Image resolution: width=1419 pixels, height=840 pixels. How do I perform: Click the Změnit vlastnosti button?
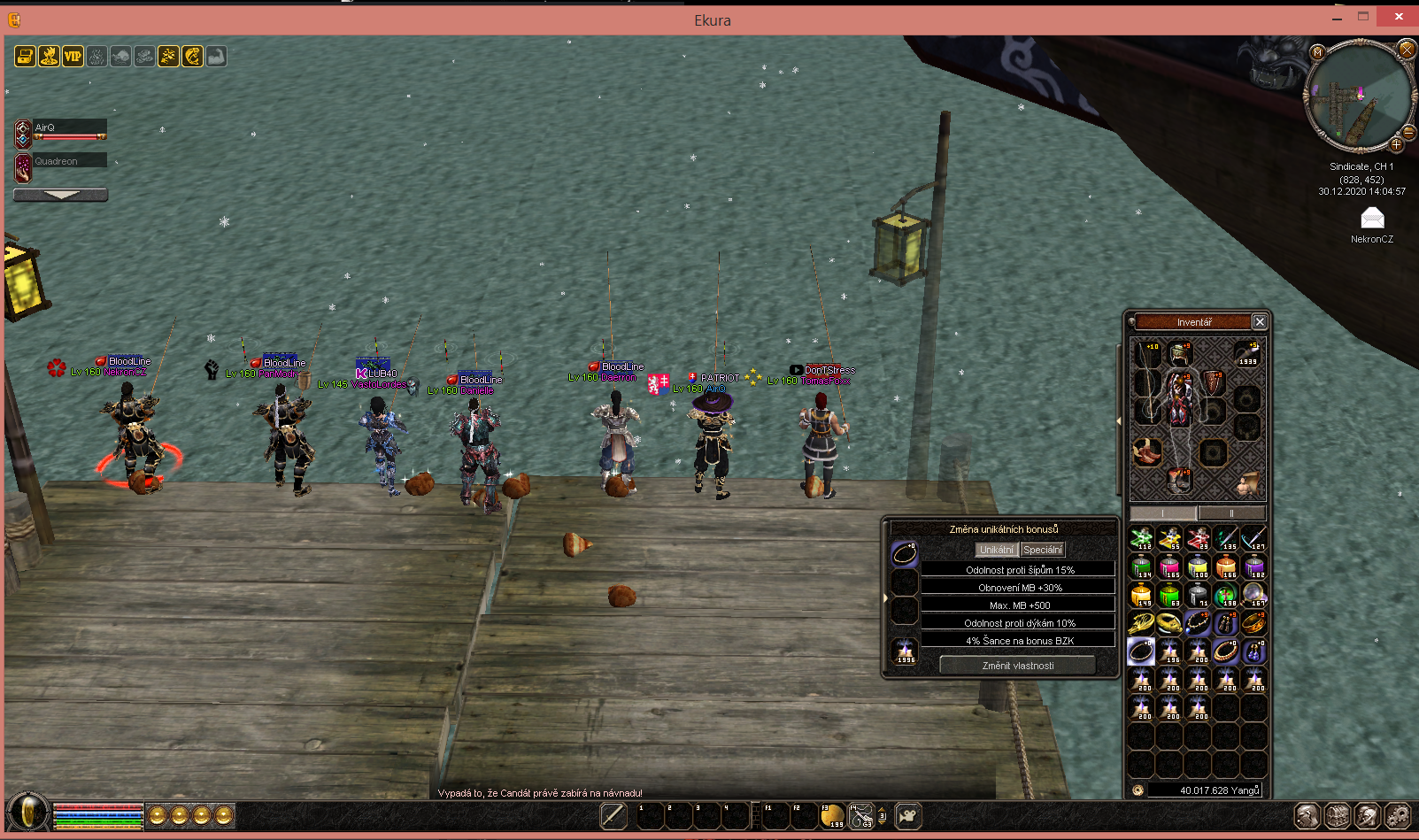1017,666
